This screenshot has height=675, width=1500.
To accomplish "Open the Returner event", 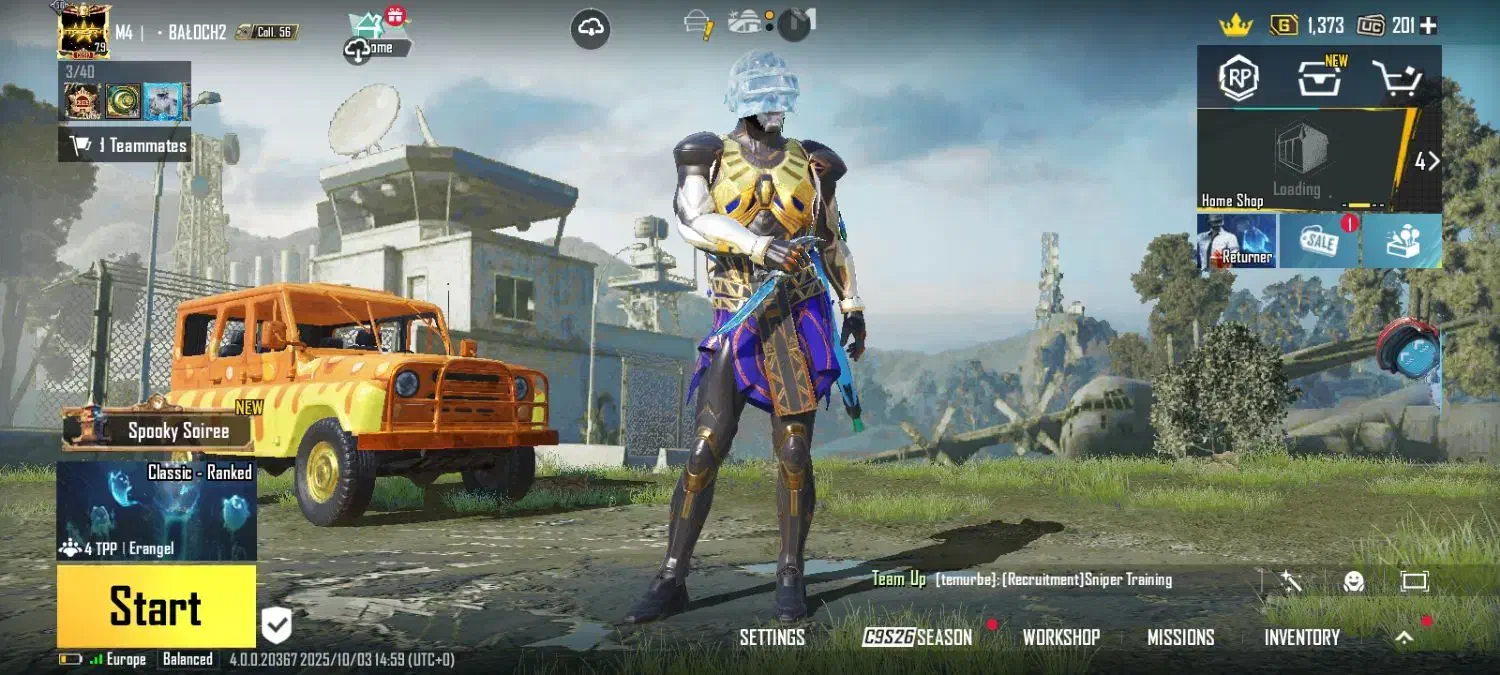I will click(x=1237, y=241).
